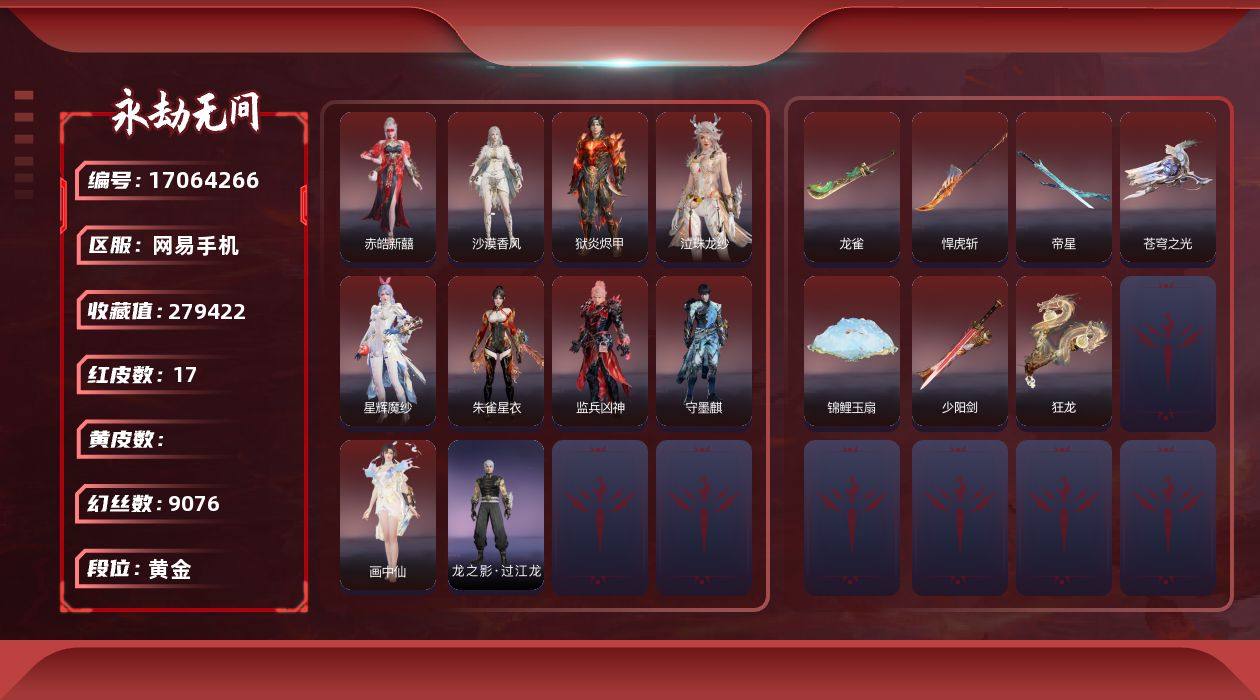Select the 锦鲤玉扇 fan weapon card
The height and width of the screenshot is (700, 1260).
852,351
